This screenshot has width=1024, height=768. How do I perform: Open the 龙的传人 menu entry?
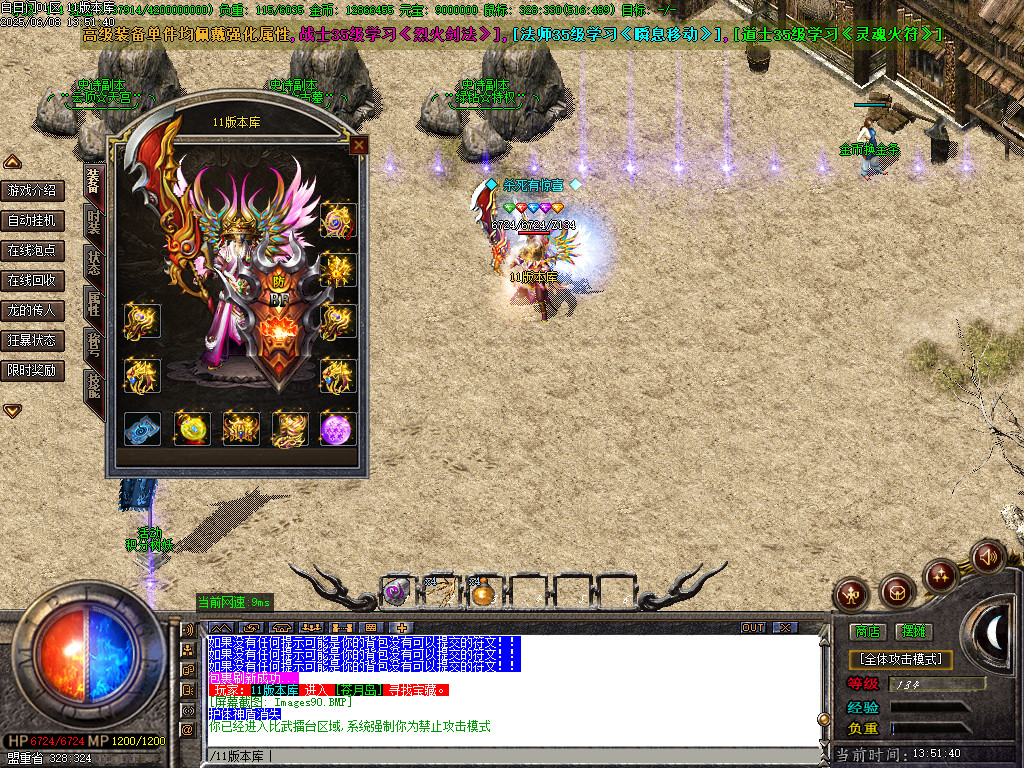pos(32,310)
